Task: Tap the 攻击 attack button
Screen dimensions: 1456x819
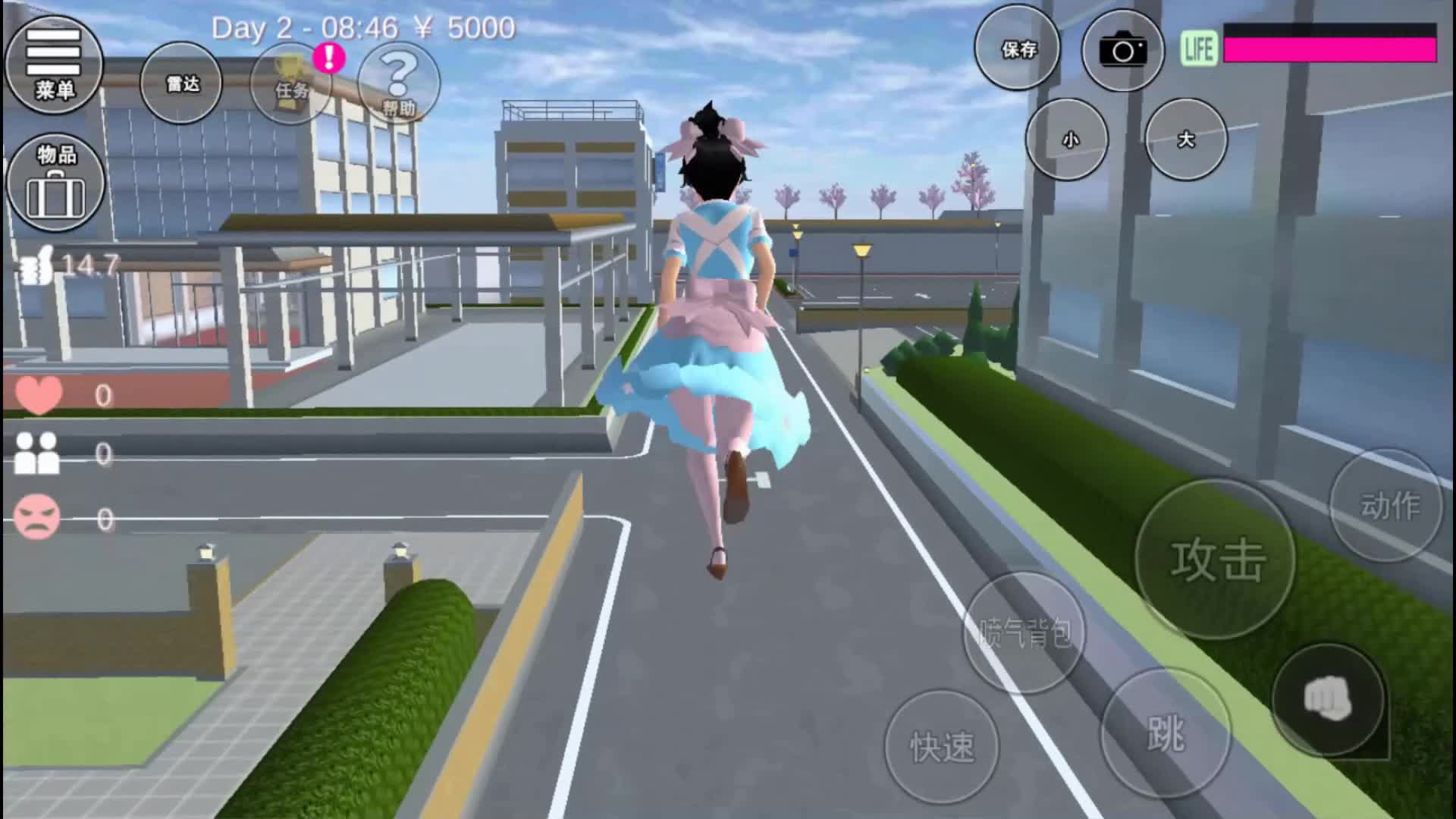Action: coord(1216,560)
